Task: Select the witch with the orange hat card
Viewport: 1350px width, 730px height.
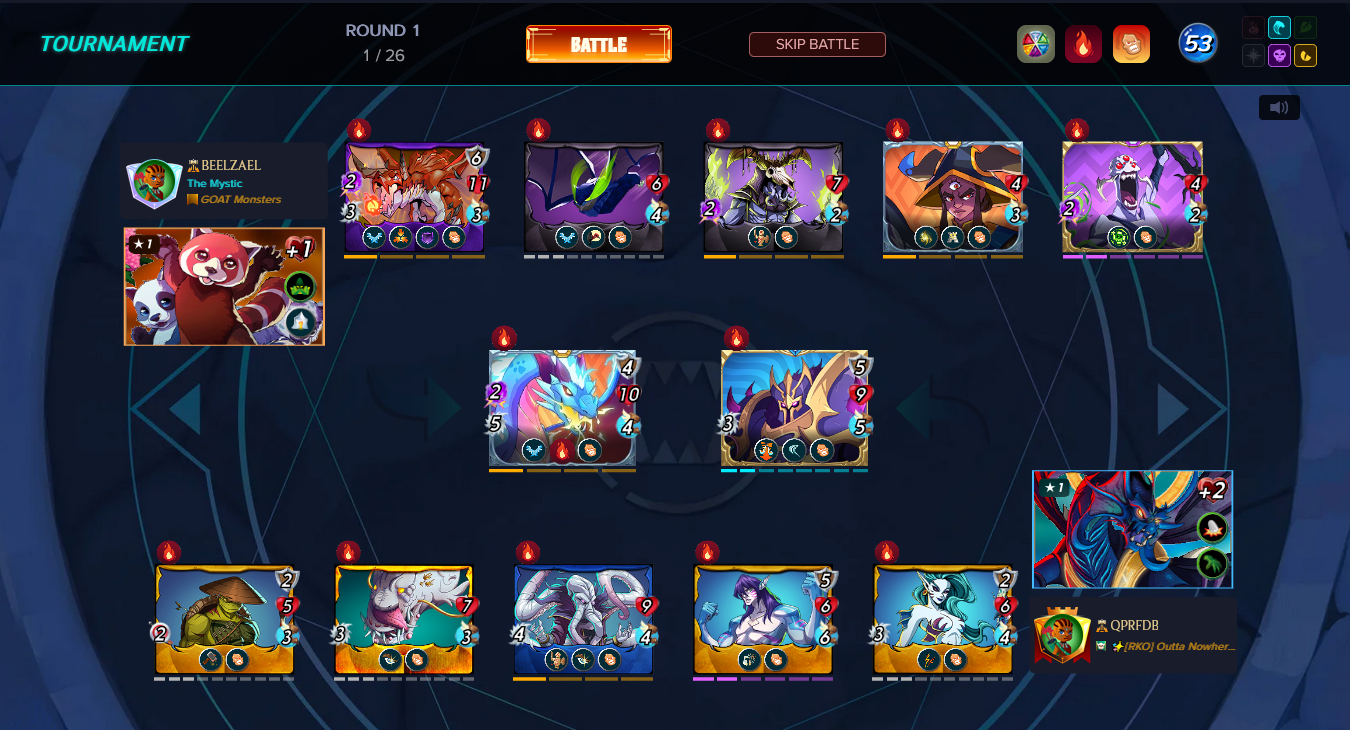Action: coord(952,196)
